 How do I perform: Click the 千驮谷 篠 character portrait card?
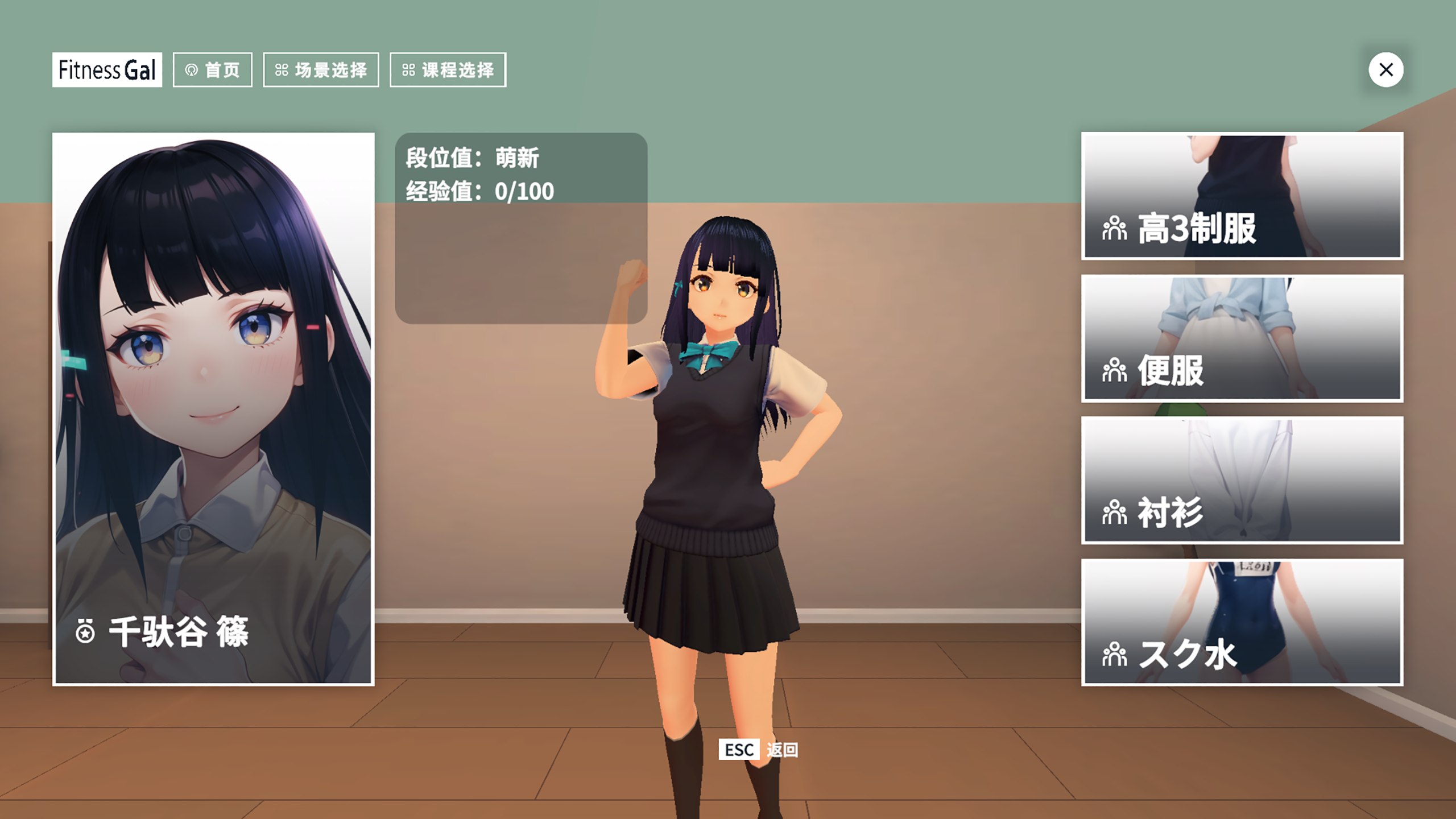(x=213, y=409)
